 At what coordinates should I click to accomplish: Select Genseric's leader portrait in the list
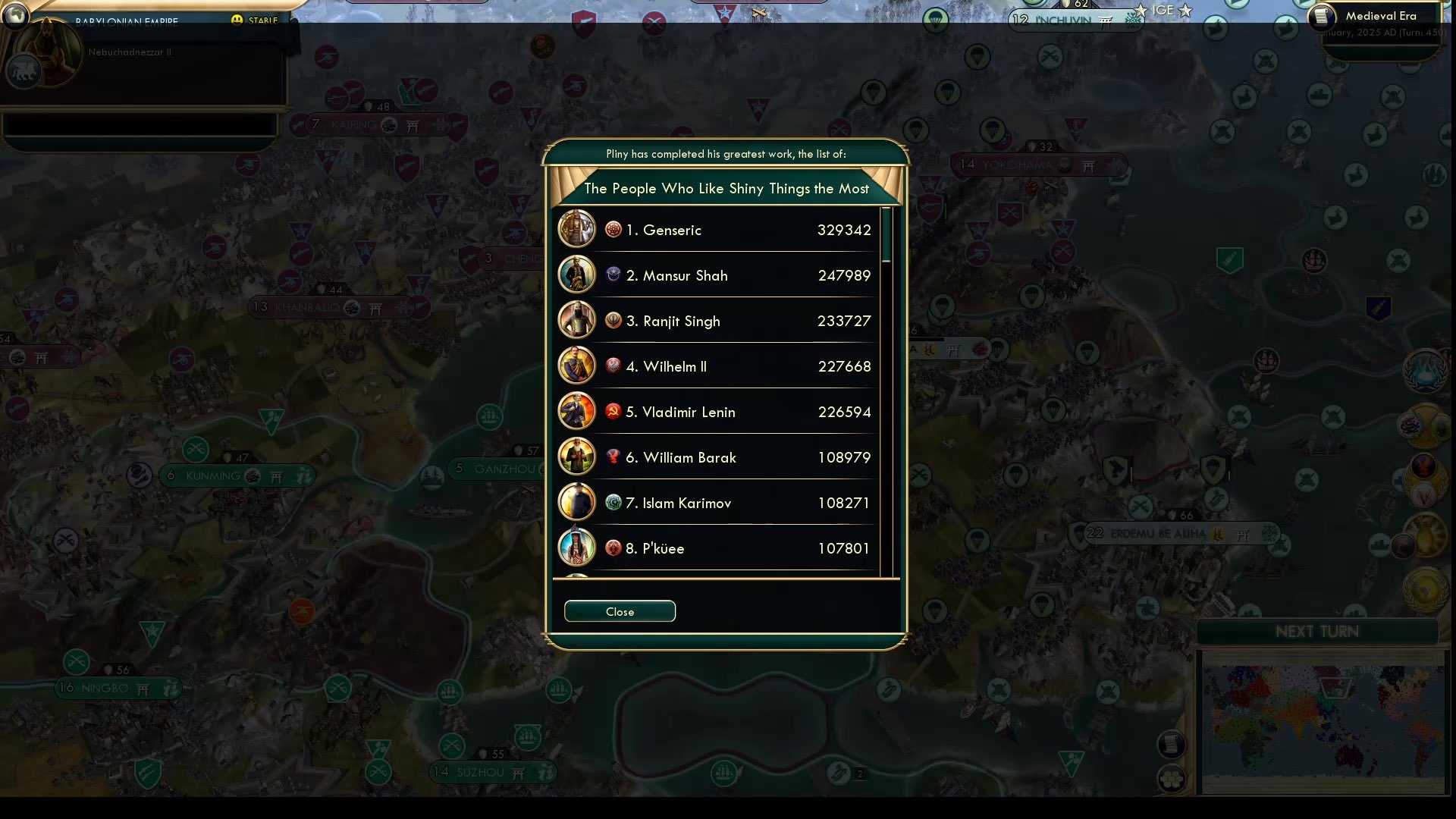pyautogui.click(x=577, y=229)
